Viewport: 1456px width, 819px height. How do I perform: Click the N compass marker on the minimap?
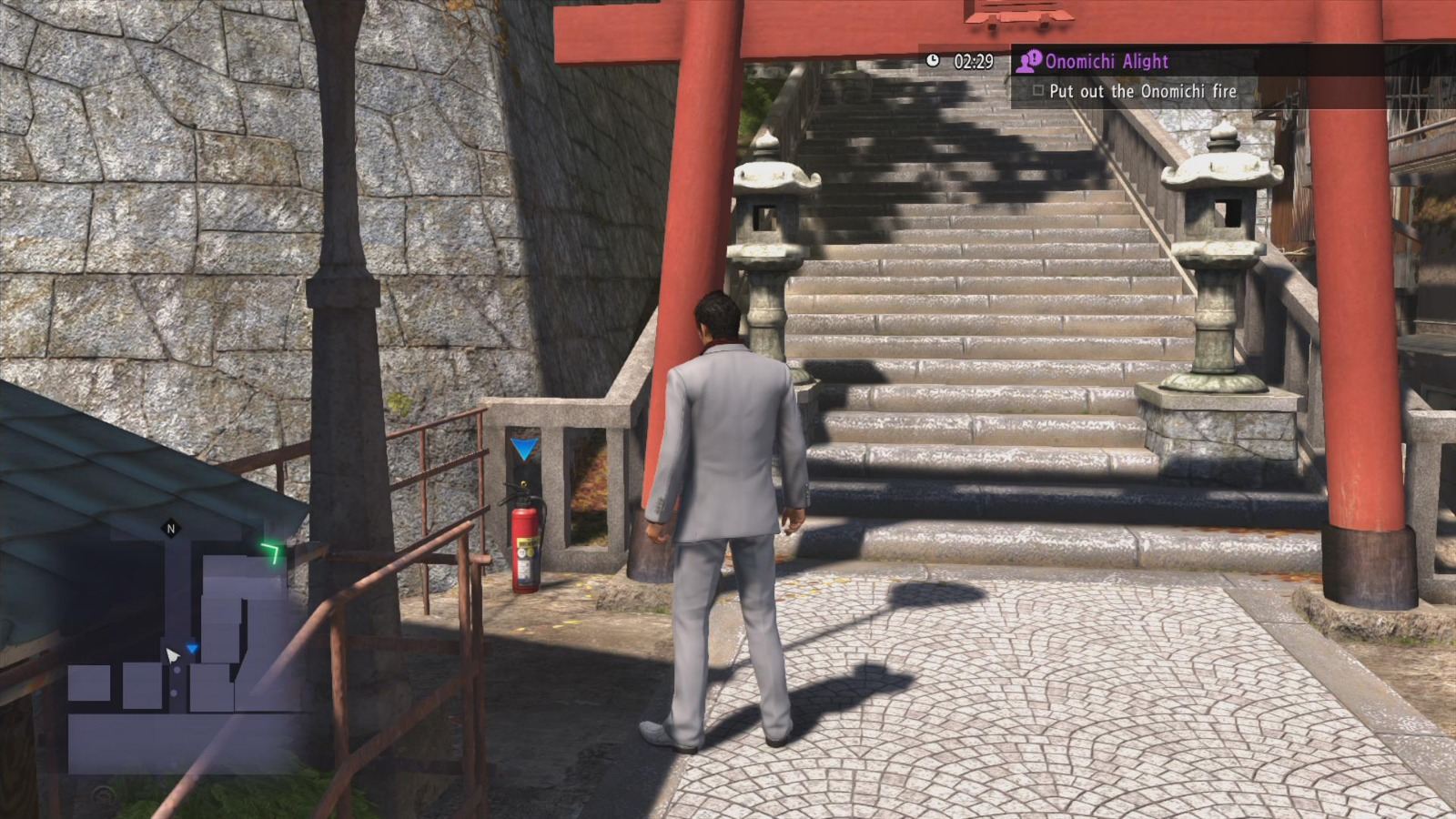tap(171, 528)
